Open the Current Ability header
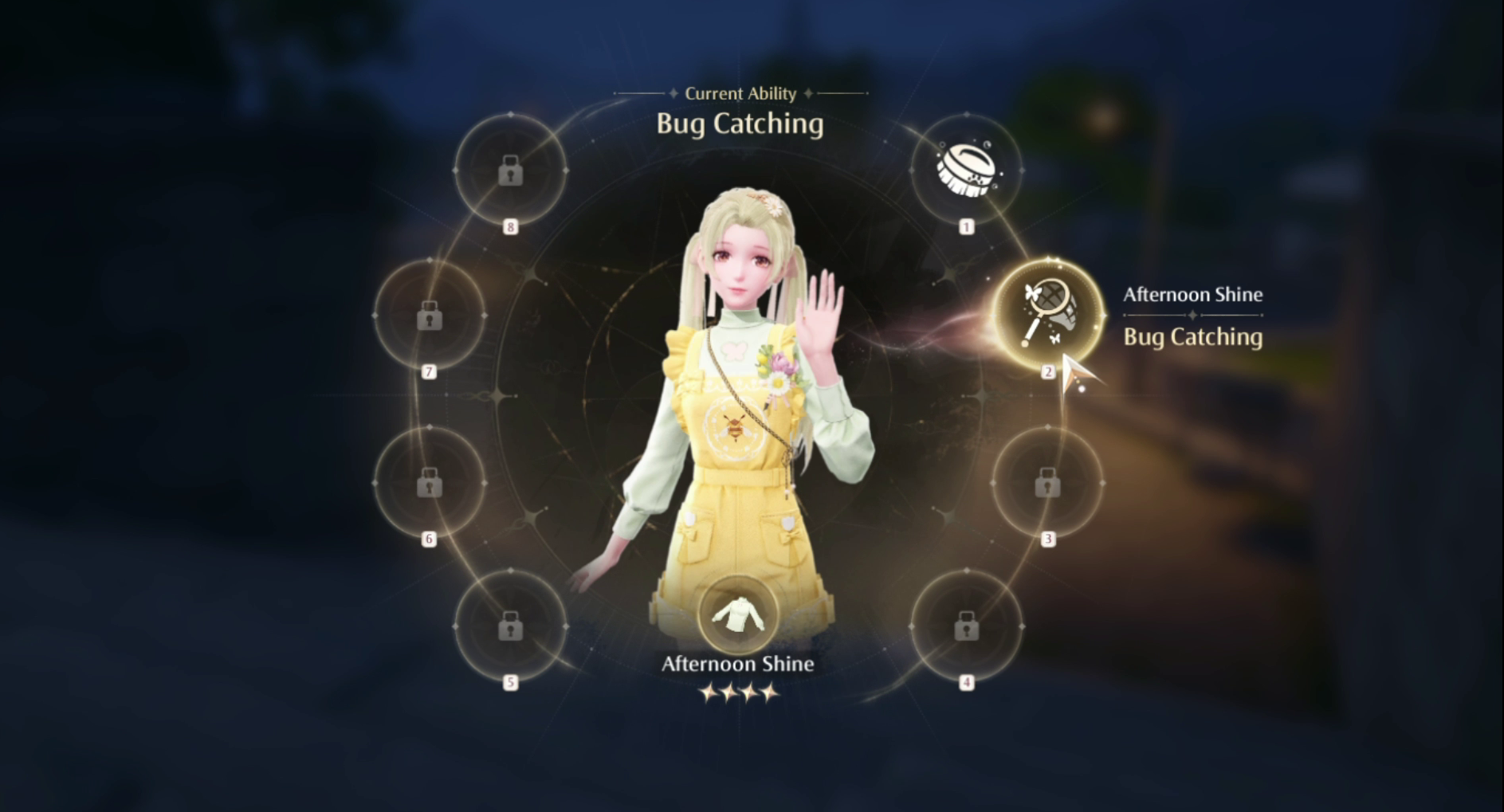Screen dimensions: 1504x812 (x=740, y=93)
